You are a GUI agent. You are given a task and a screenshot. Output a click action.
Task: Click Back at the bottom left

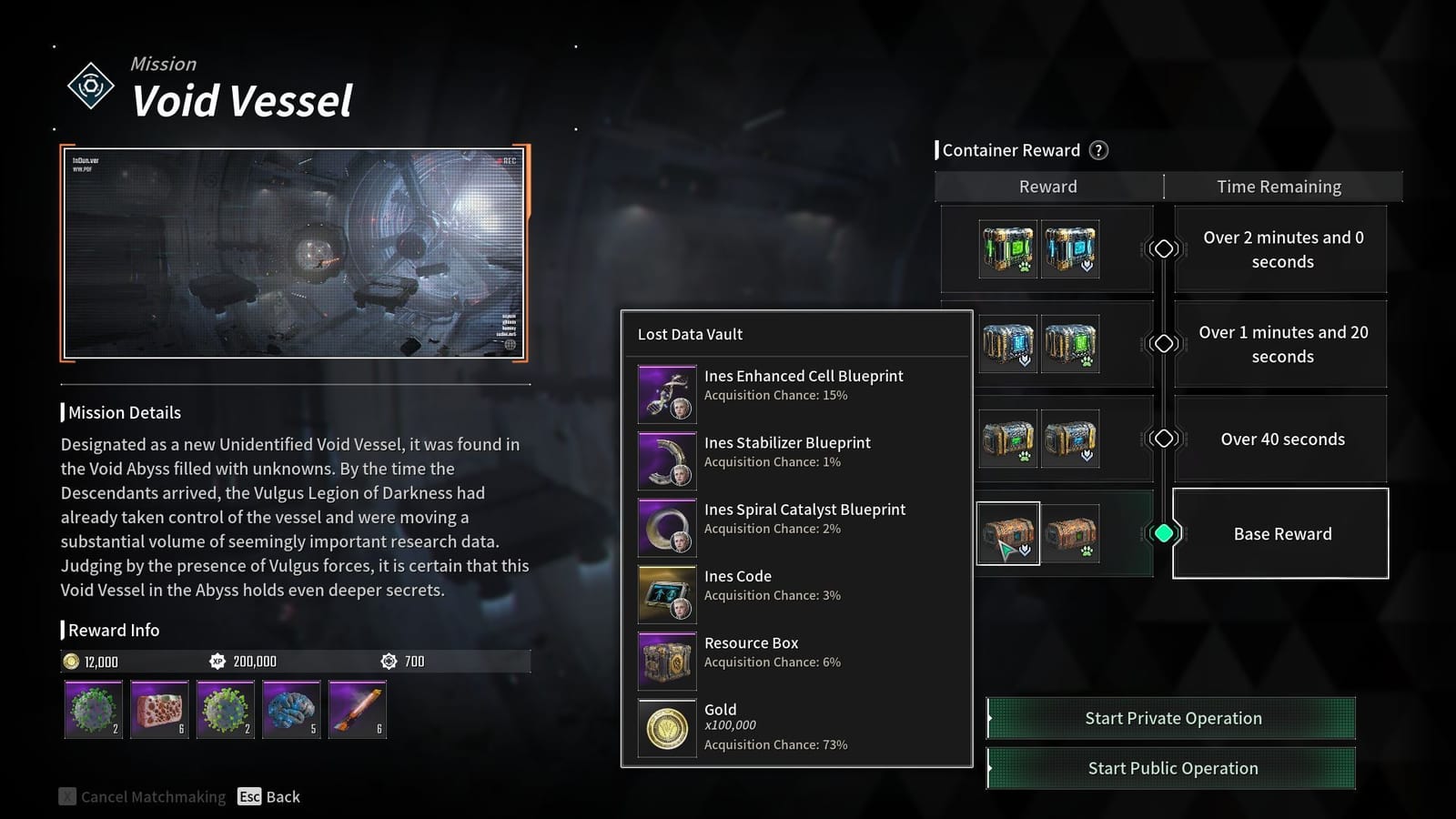click(282, 796)
